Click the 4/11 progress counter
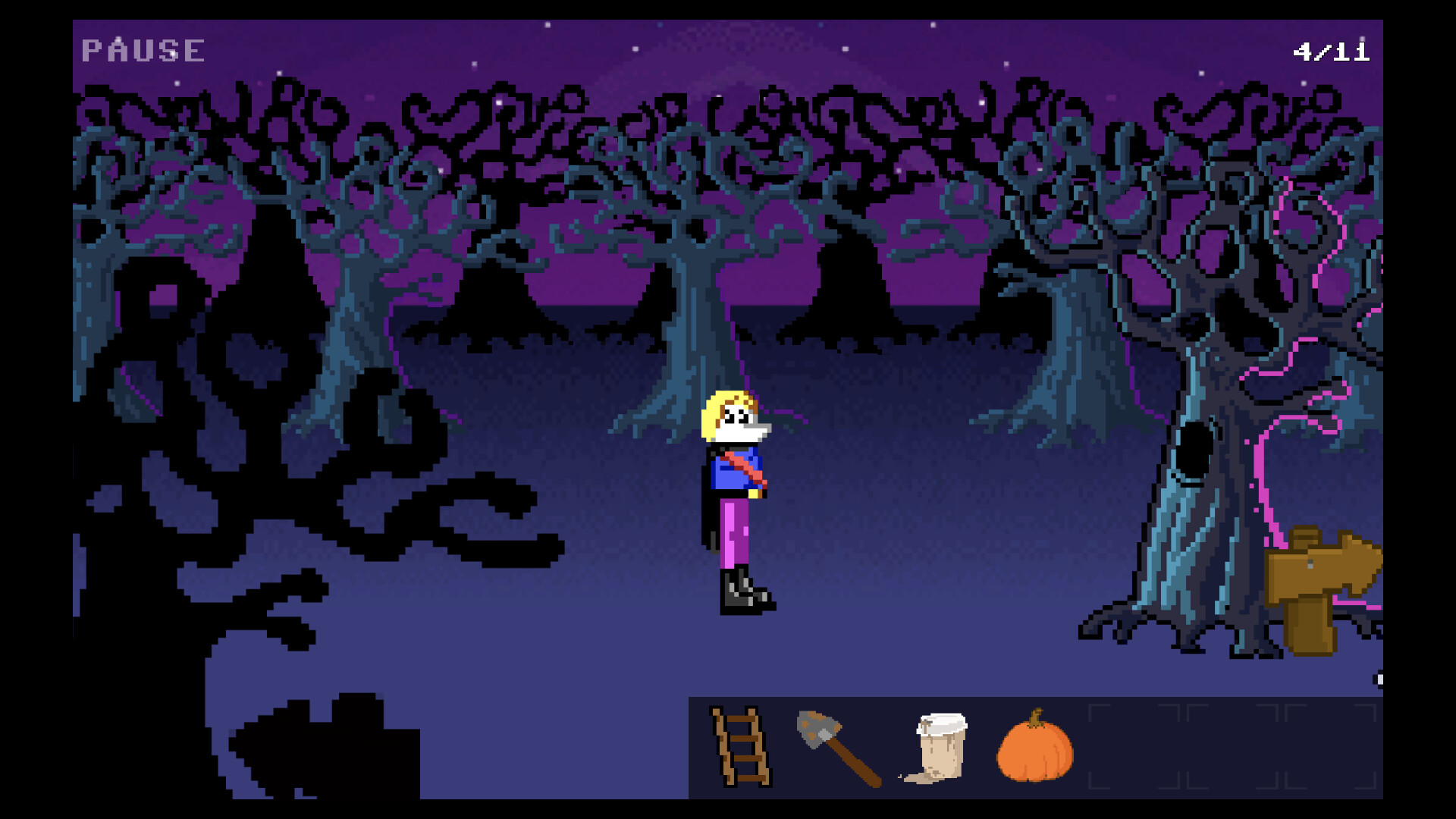The width and height of the screenshot is (1456, 819). point(1332,50)
